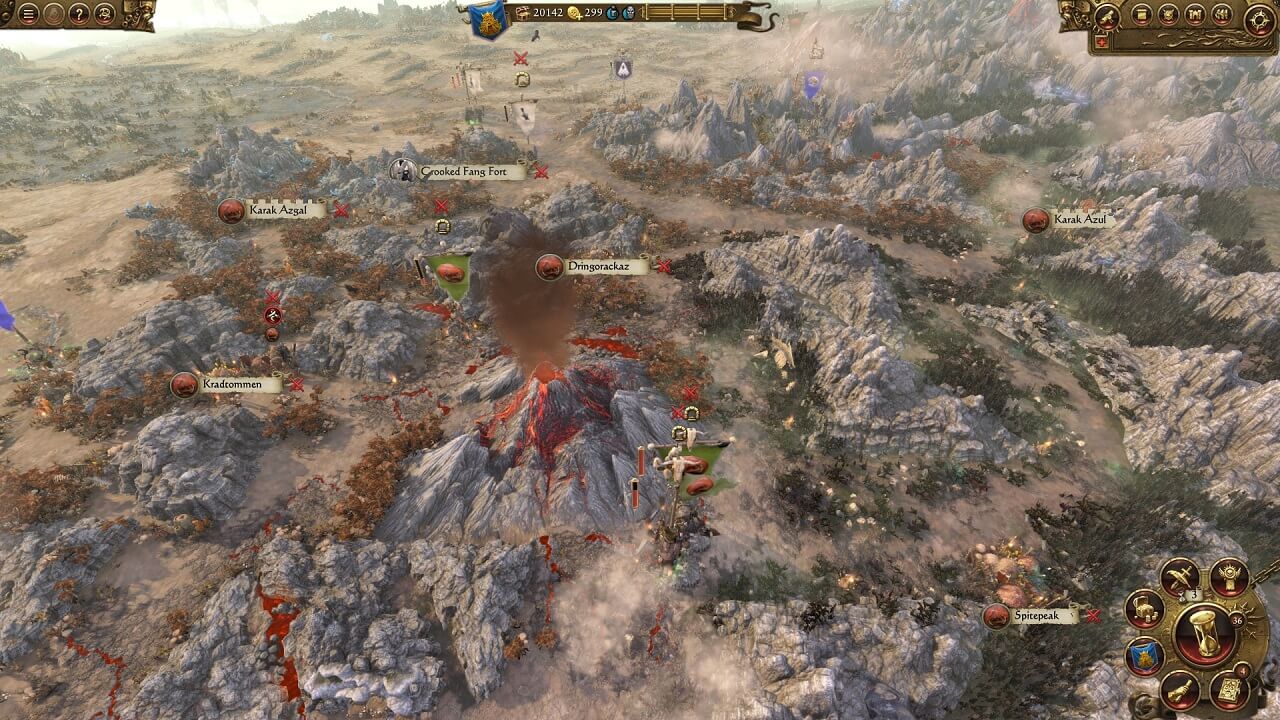Toggle the settlement walls overlay icon
The image size is (1280, 720).
coord(1194,15)
